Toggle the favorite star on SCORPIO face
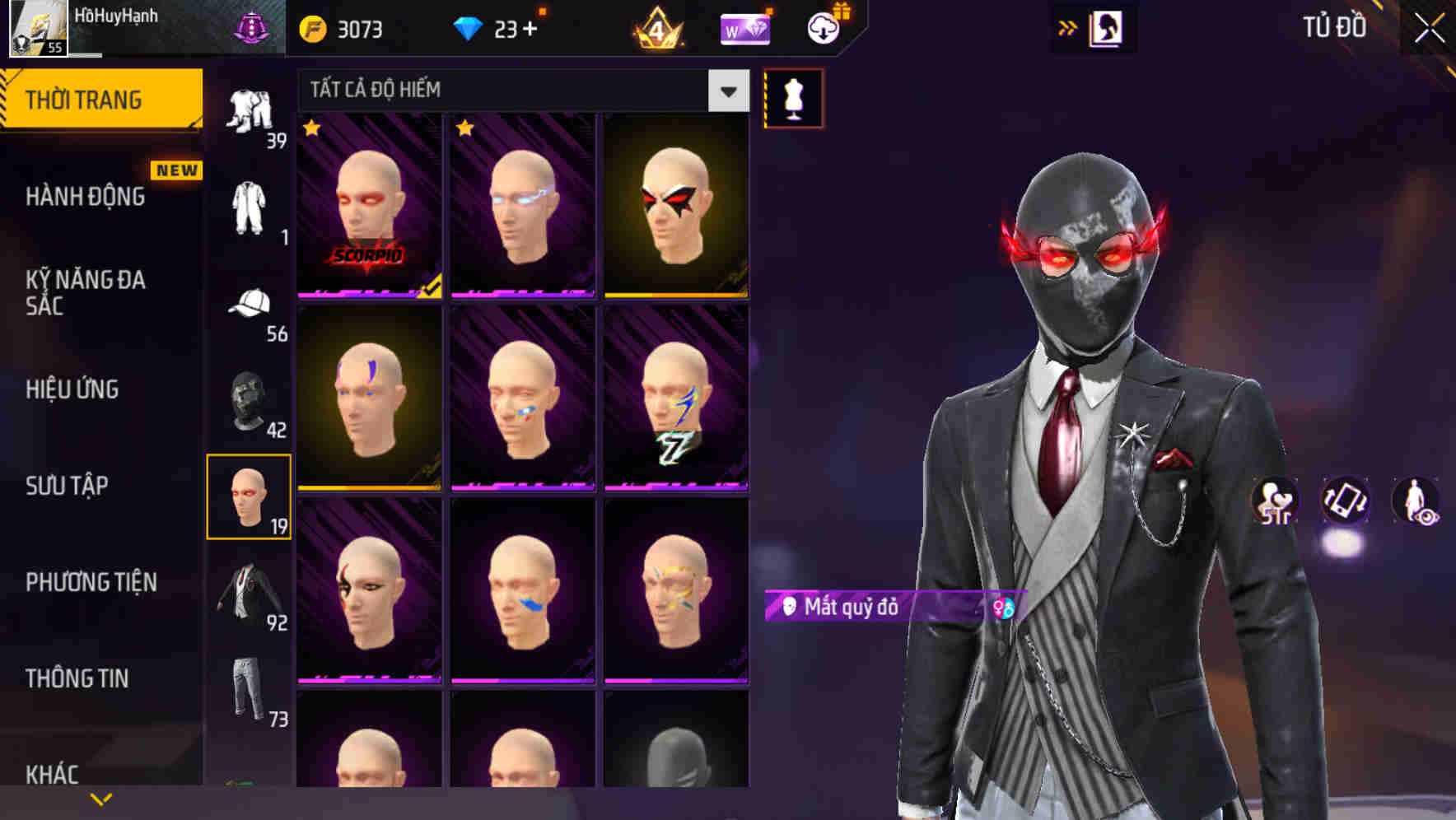The image size is (1456, 820). coord(312,130)
